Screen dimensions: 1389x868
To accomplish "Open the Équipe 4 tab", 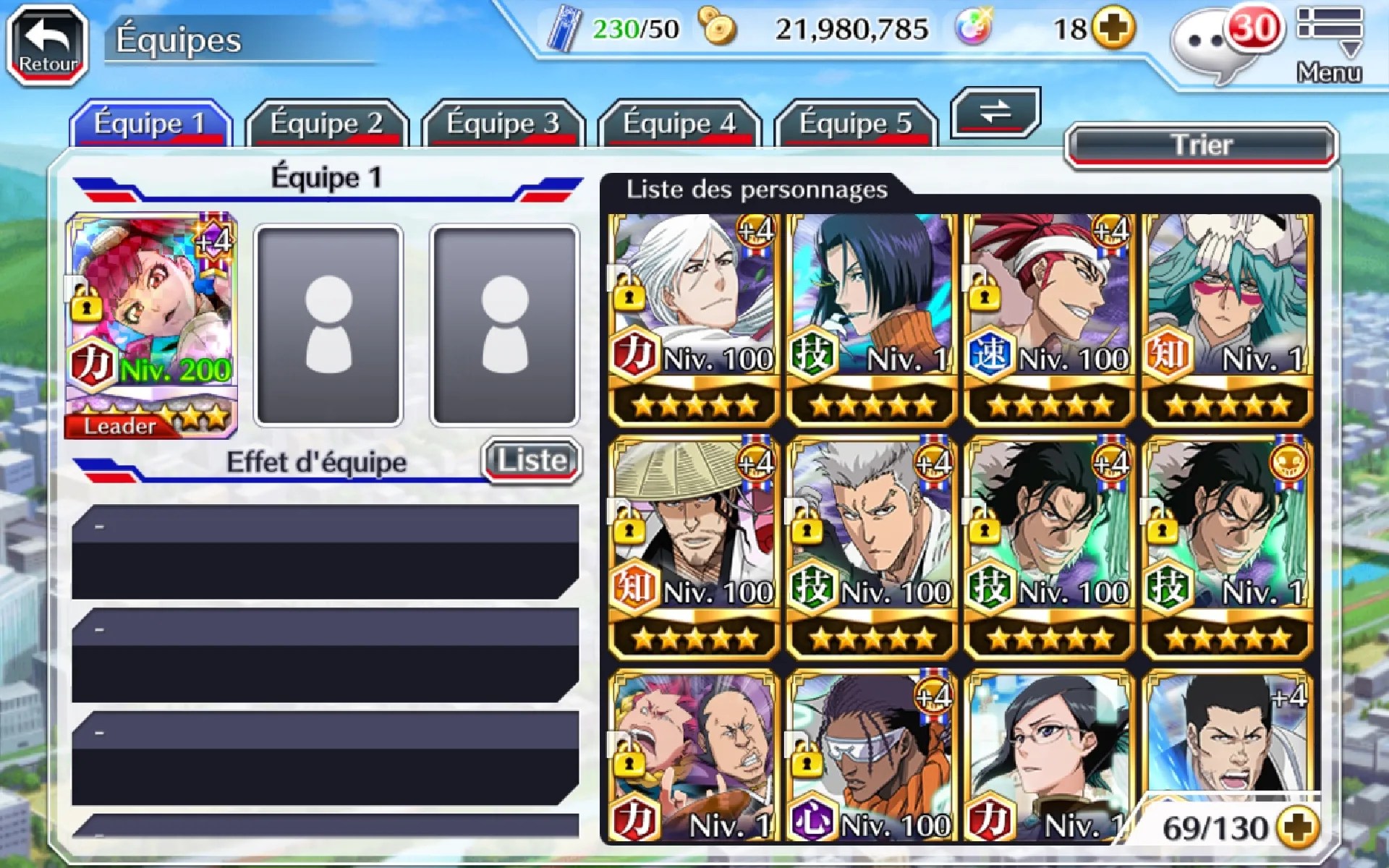I will point(679,124).
